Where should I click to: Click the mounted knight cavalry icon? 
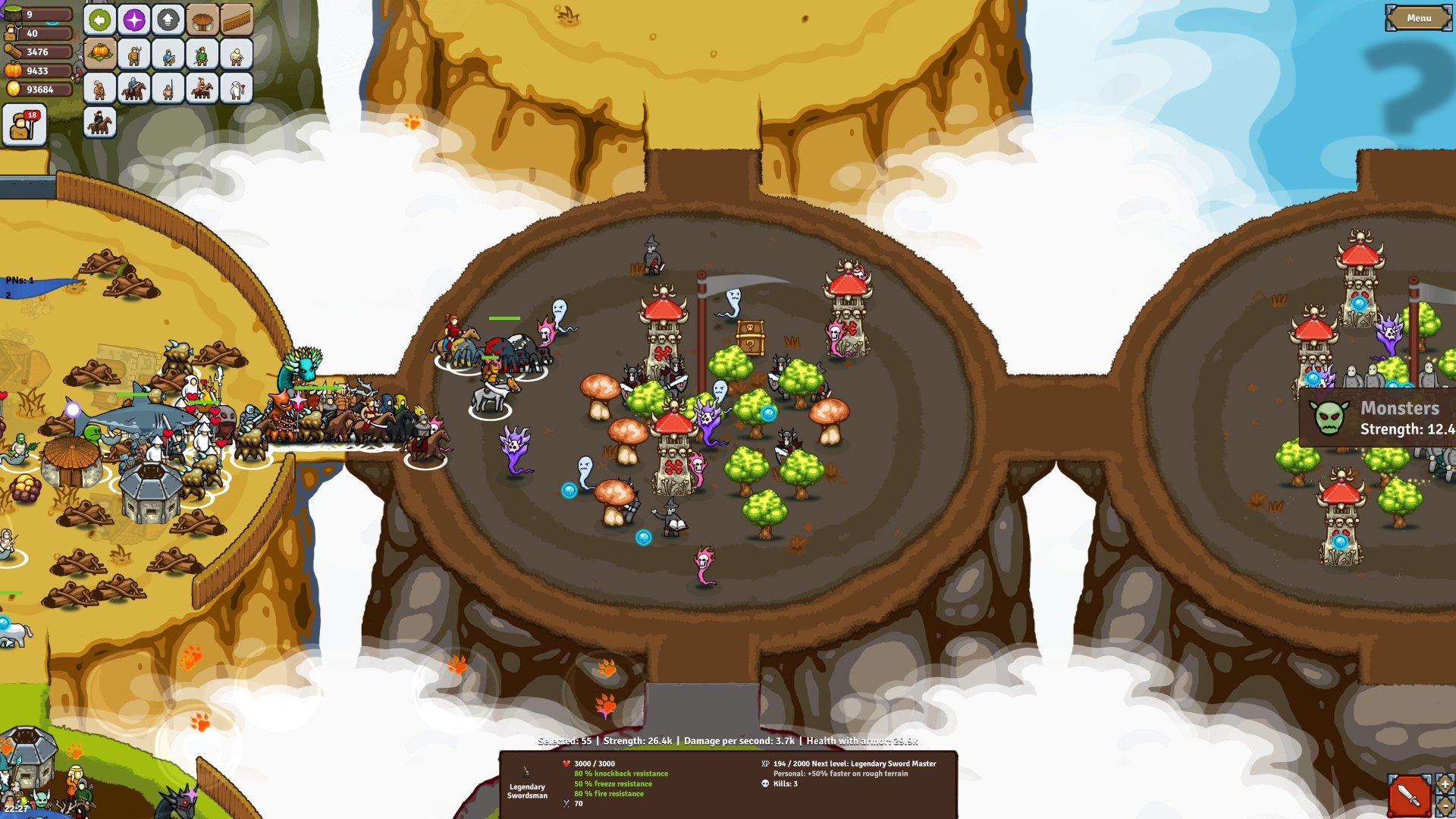(134, 88)
